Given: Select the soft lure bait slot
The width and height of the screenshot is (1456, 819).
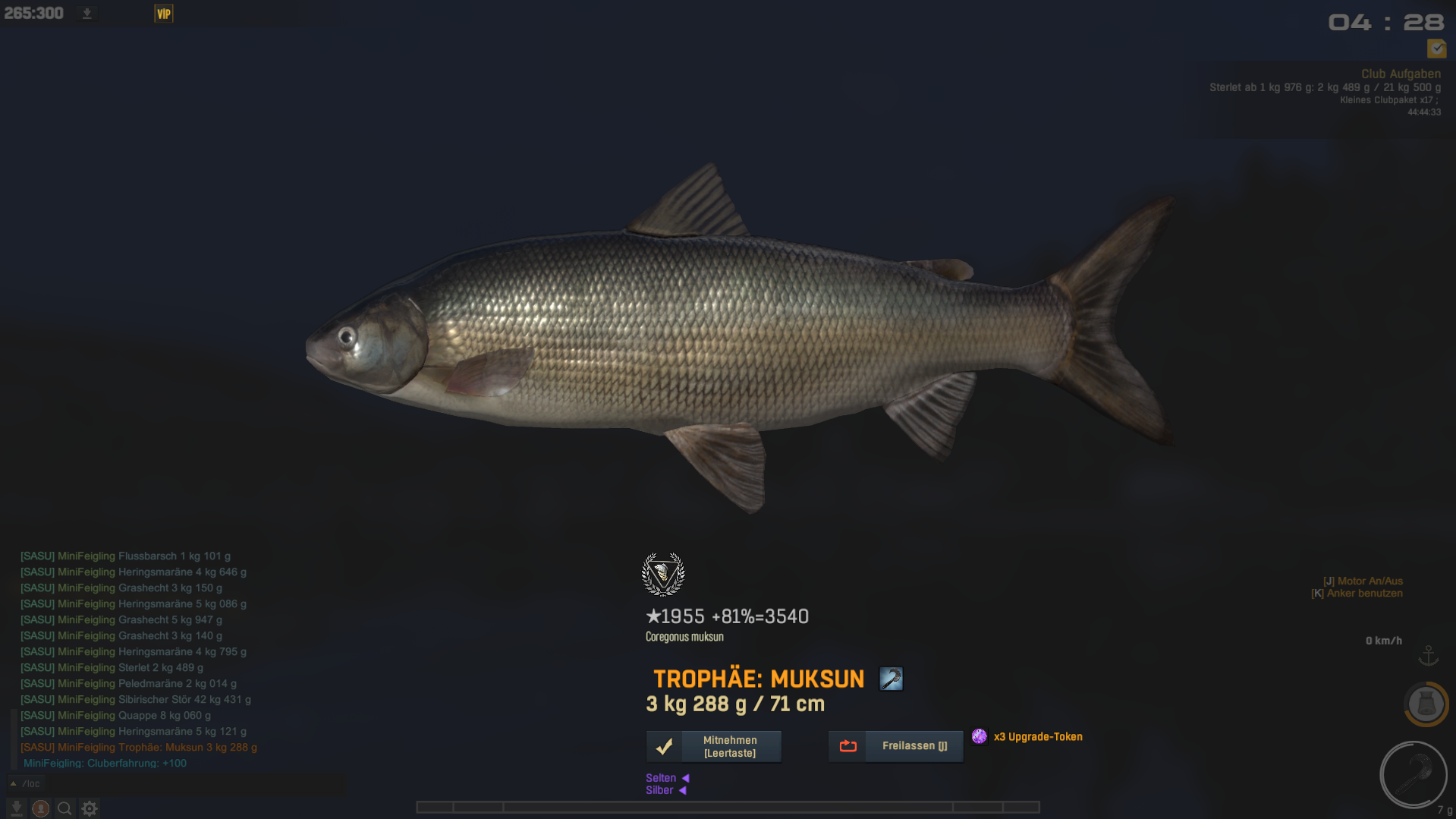Looking at the screenshot, I should coord(1413,775).
